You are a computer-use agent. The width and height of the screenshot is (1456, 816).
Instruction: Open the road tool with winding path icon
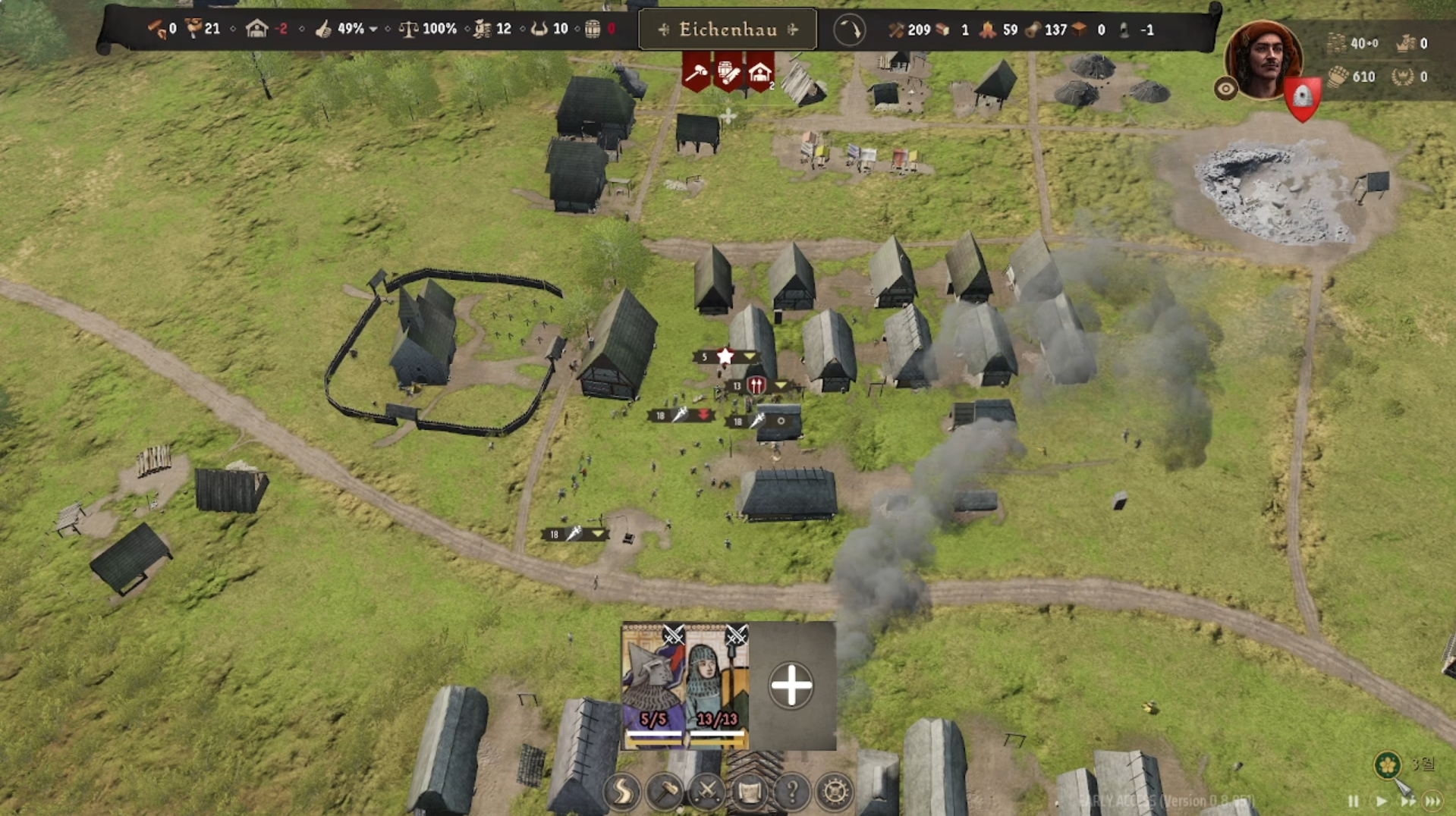pyautogui.click(x=622, y=792)
